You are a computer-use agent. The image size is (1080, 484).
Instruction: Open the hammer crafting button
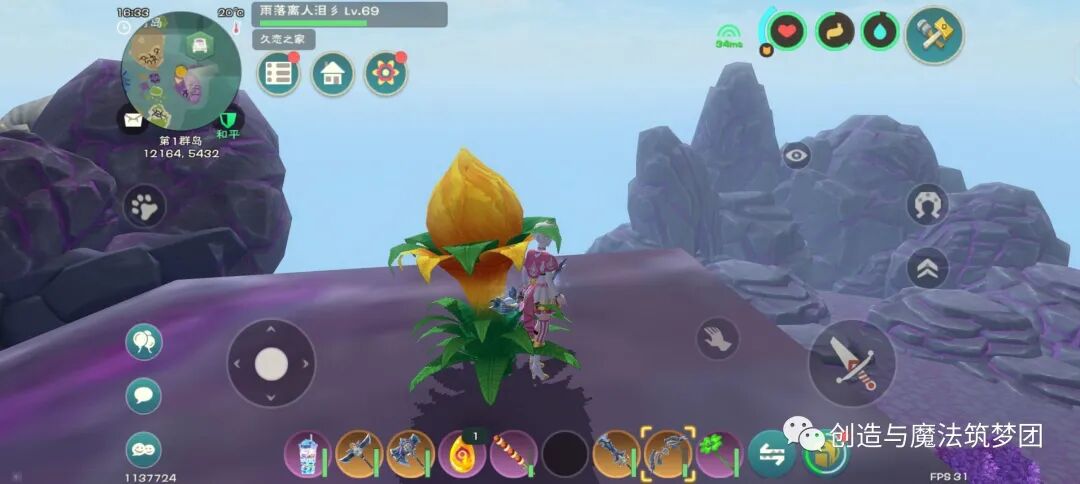pos(934,36)
